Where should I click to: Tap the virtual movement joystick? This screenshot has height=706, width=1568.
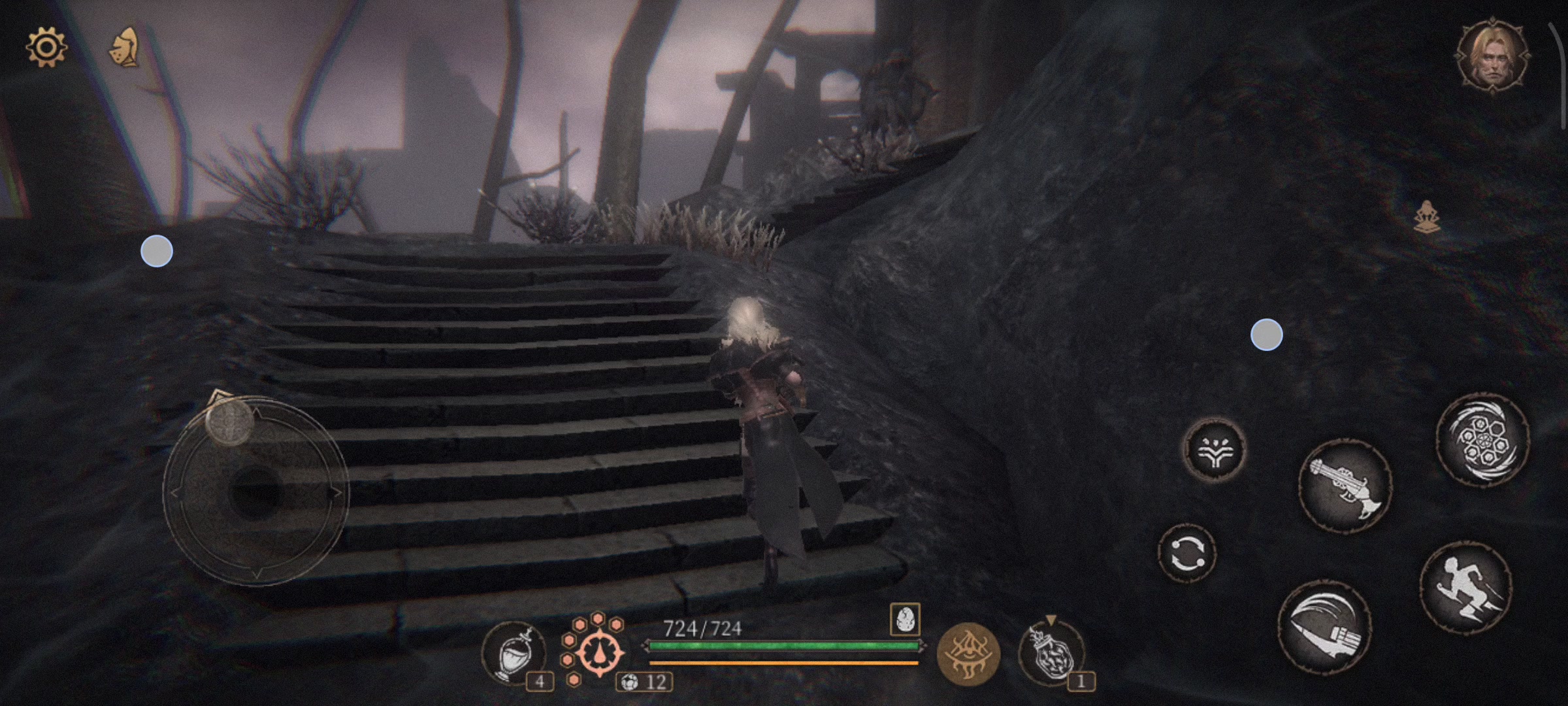255,492
